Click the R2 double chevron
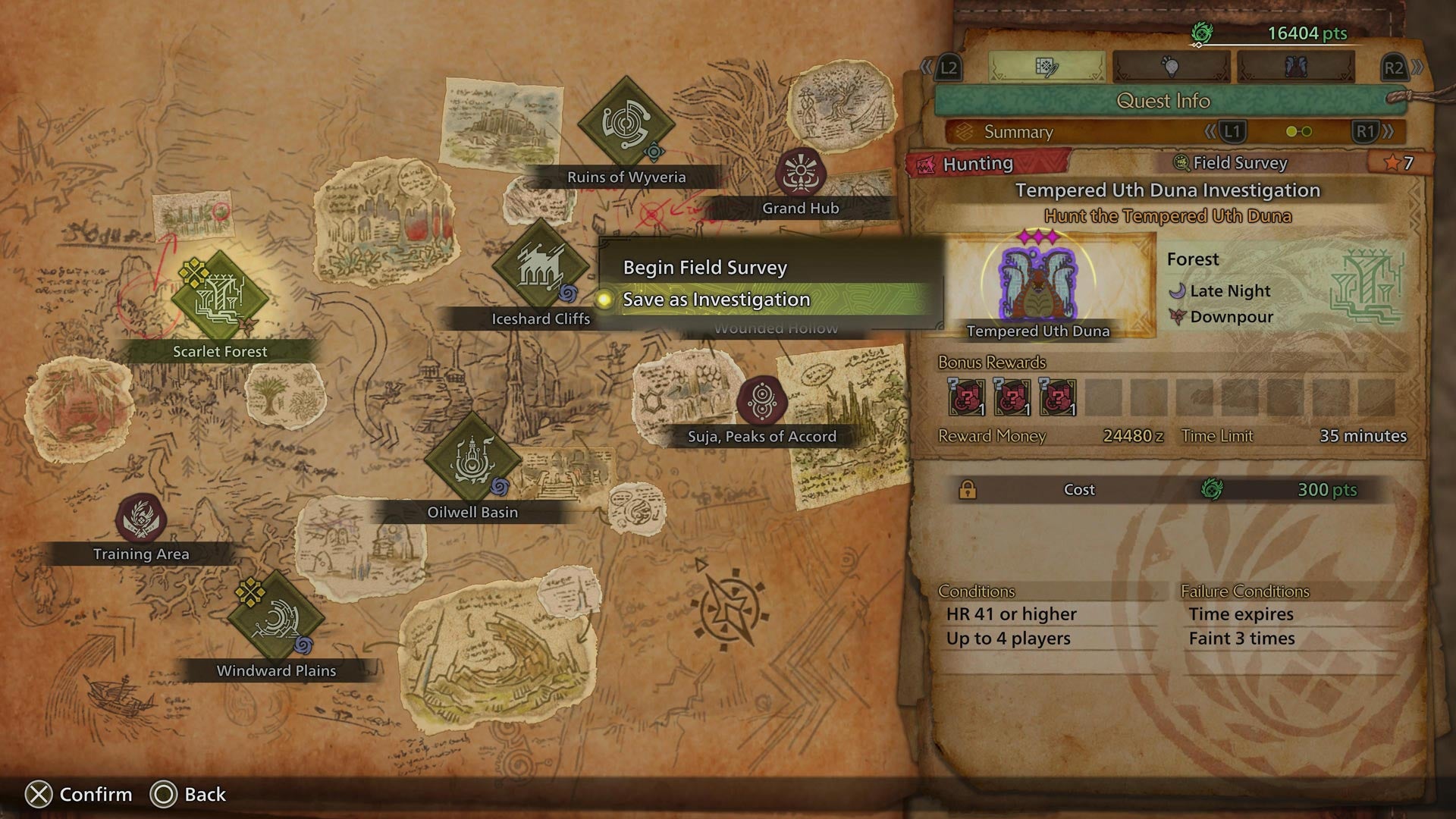 1418,67
